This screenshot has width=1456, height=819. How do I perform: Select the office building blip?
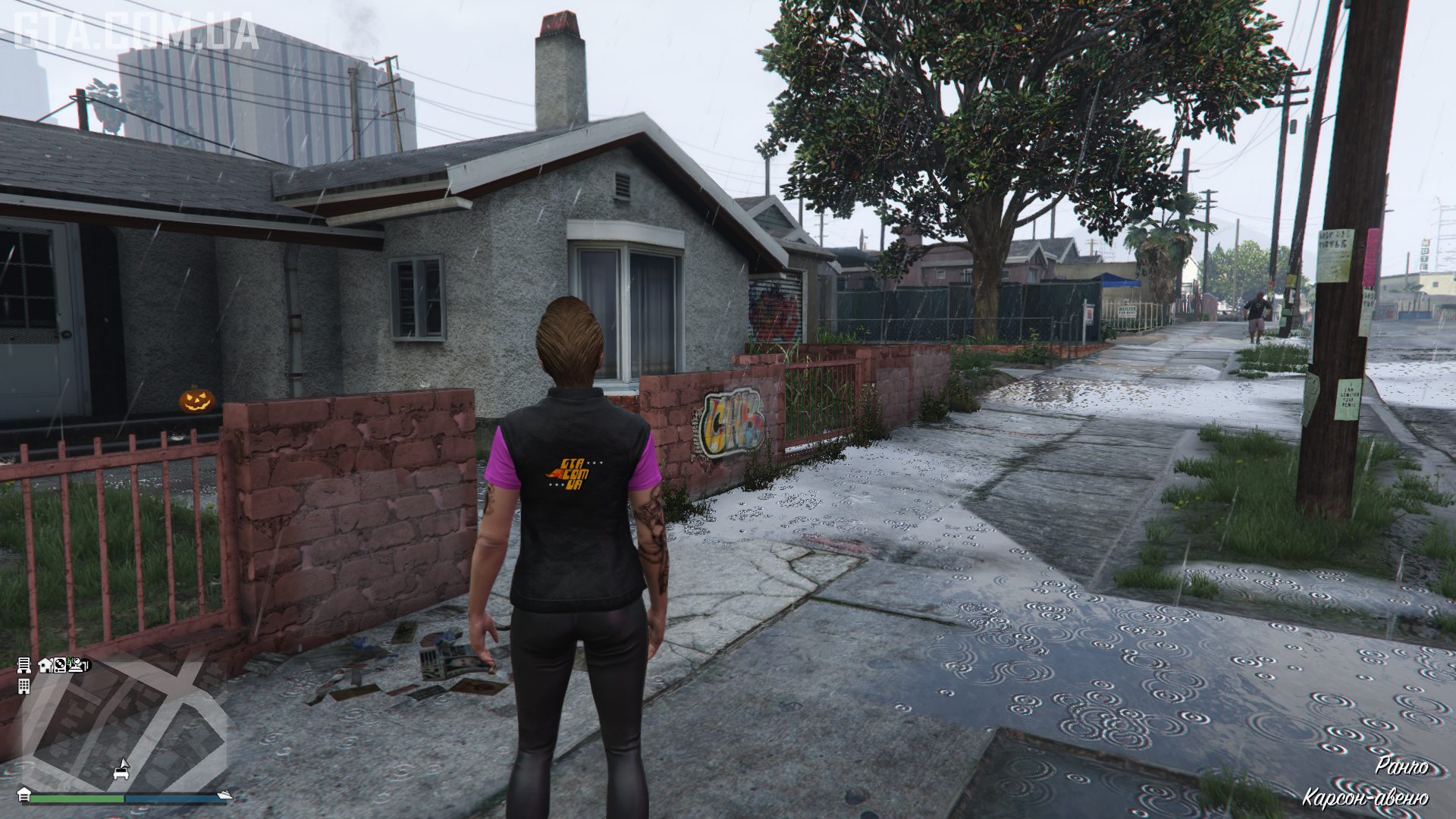24,686
